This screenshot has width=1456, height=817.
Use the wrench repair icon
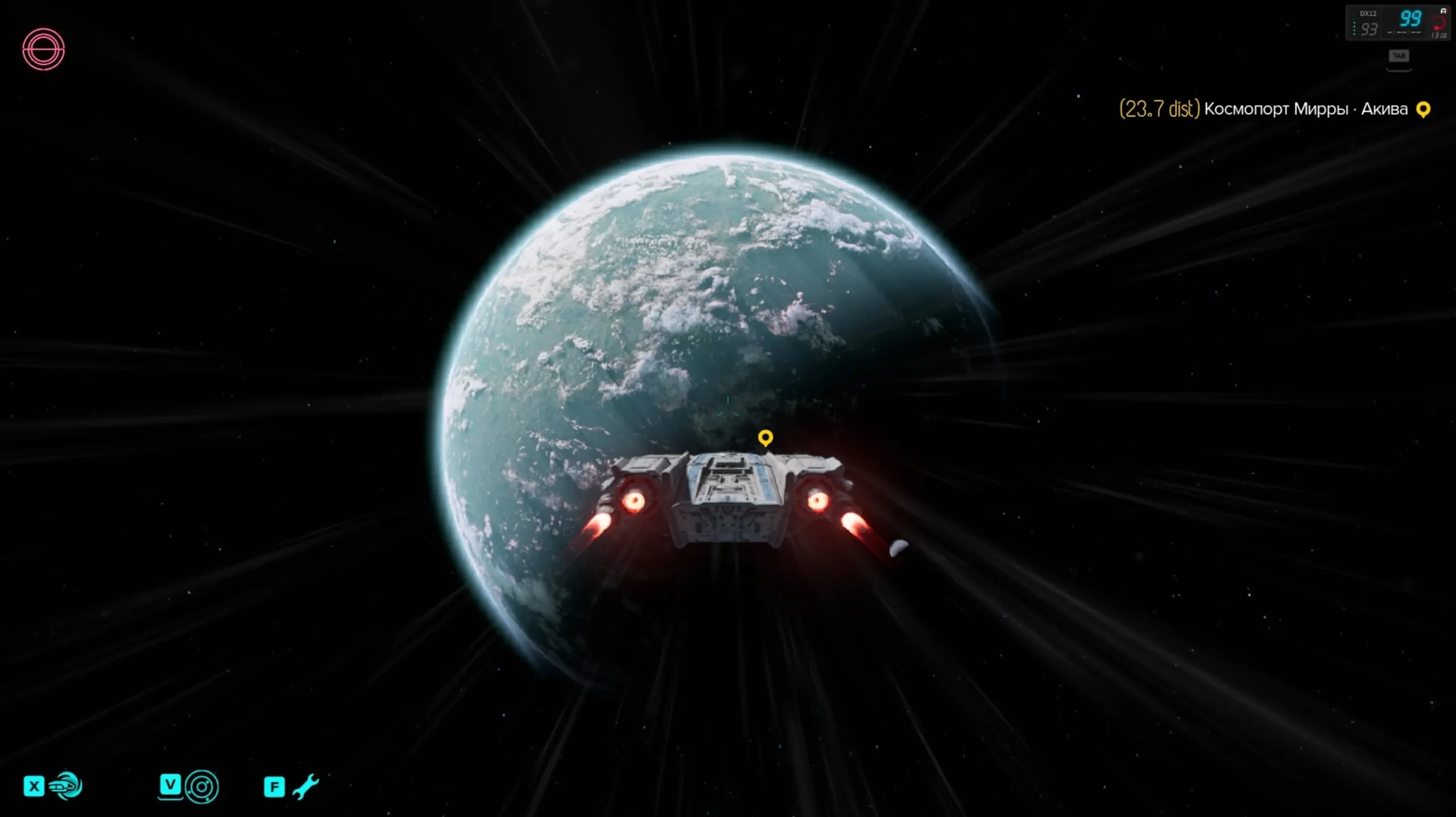[x=305, y=787]
